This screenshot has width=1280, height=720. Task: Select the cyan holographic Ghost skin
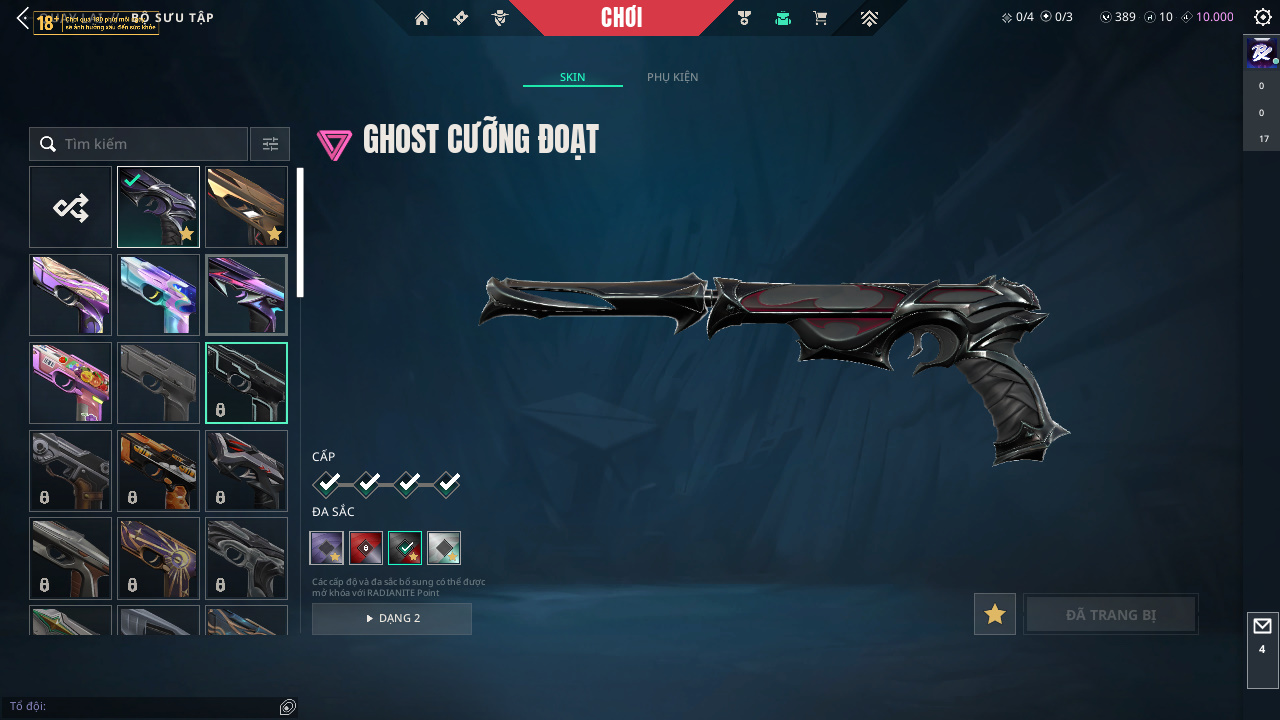coord(158,295)
